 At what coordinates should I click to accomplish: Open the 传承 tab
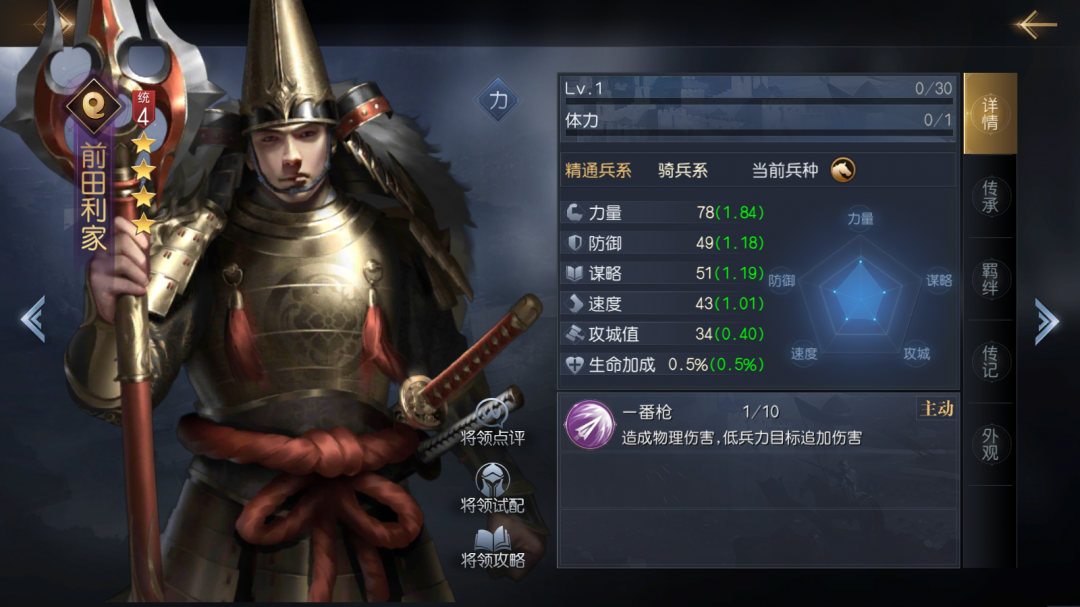coord(990,196)
